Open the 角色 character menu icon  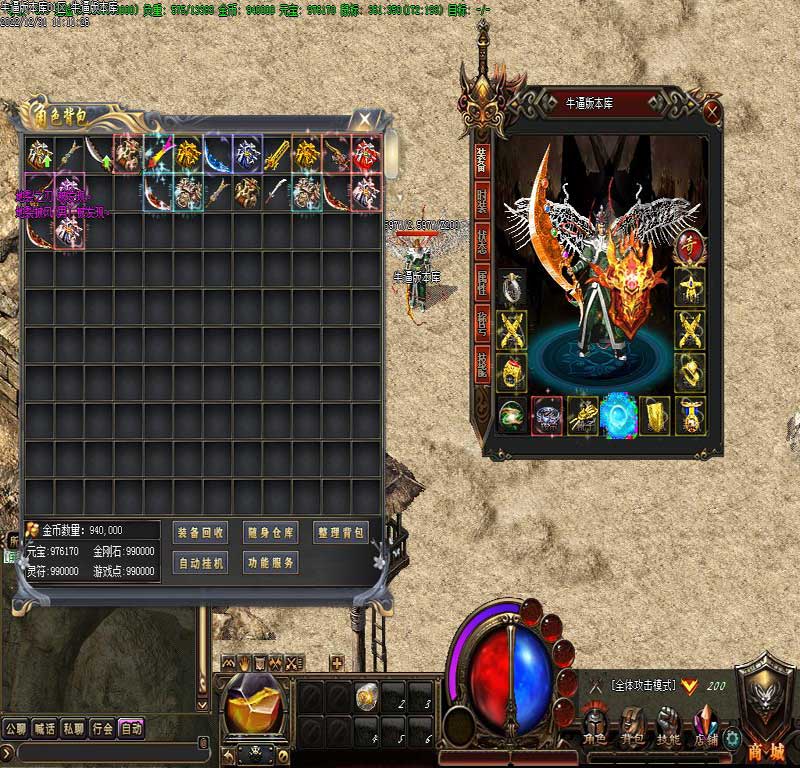point(595,722)
